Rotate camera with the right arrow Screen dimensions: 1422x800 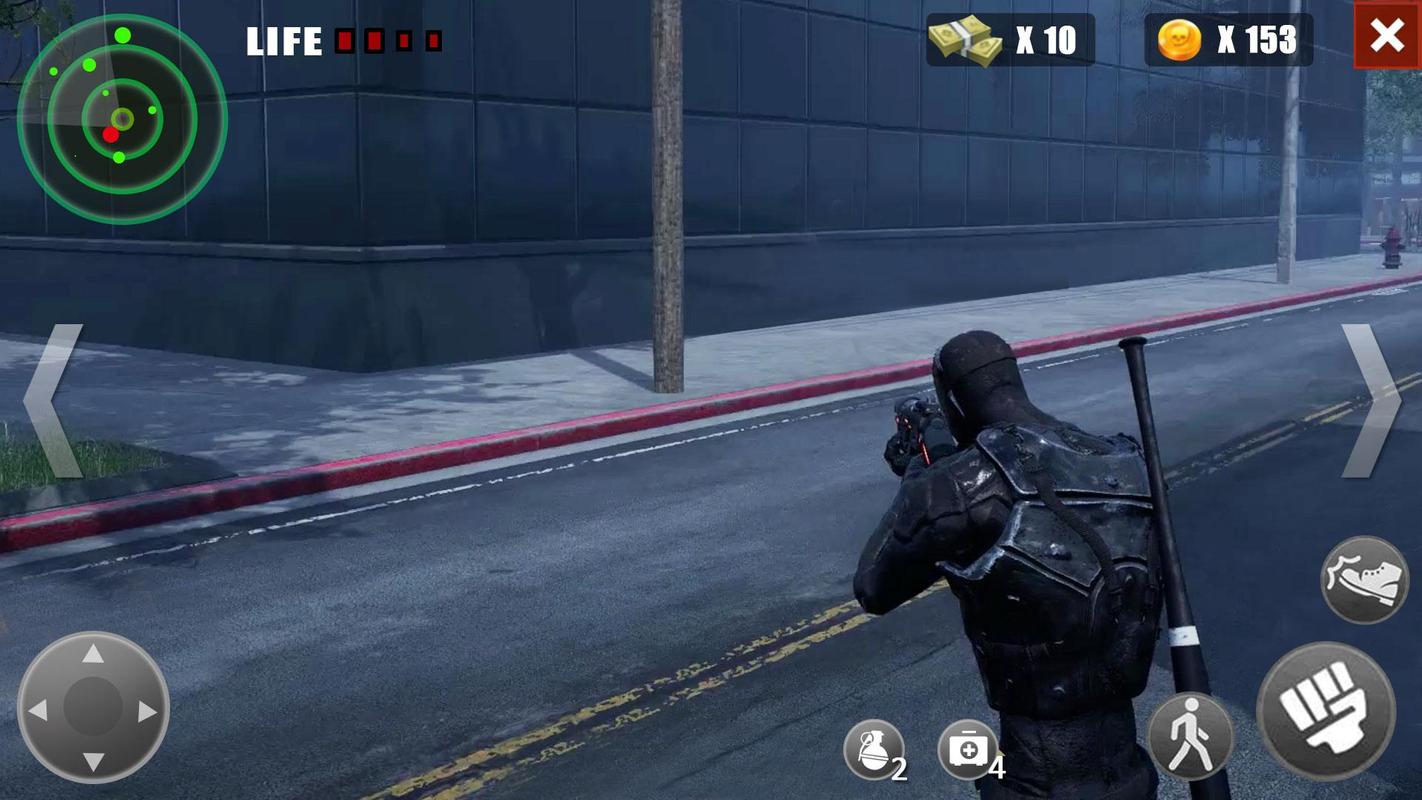[x=1371, y=400]
